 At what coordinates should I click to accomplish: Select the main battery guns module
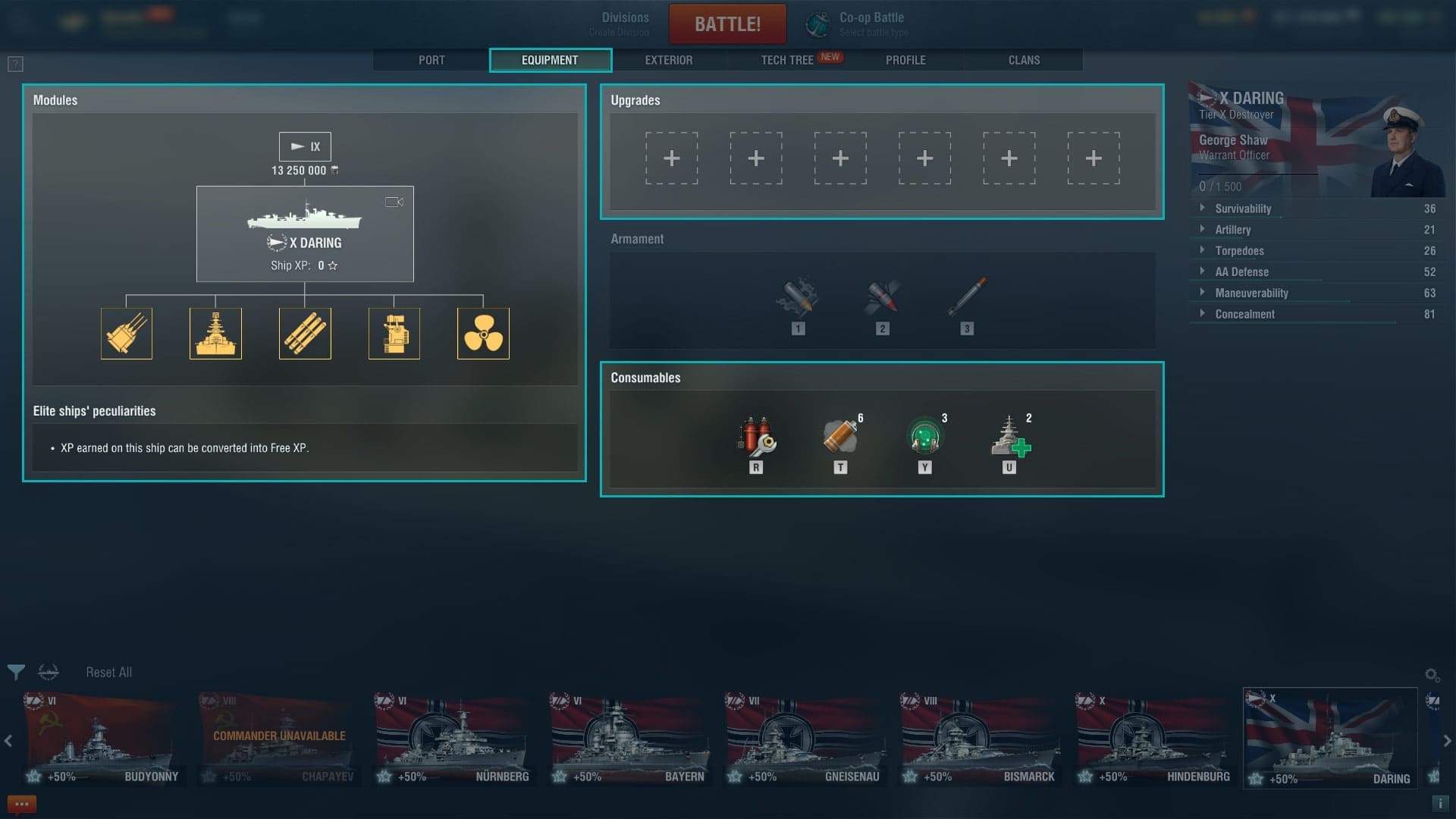point(127,334)
